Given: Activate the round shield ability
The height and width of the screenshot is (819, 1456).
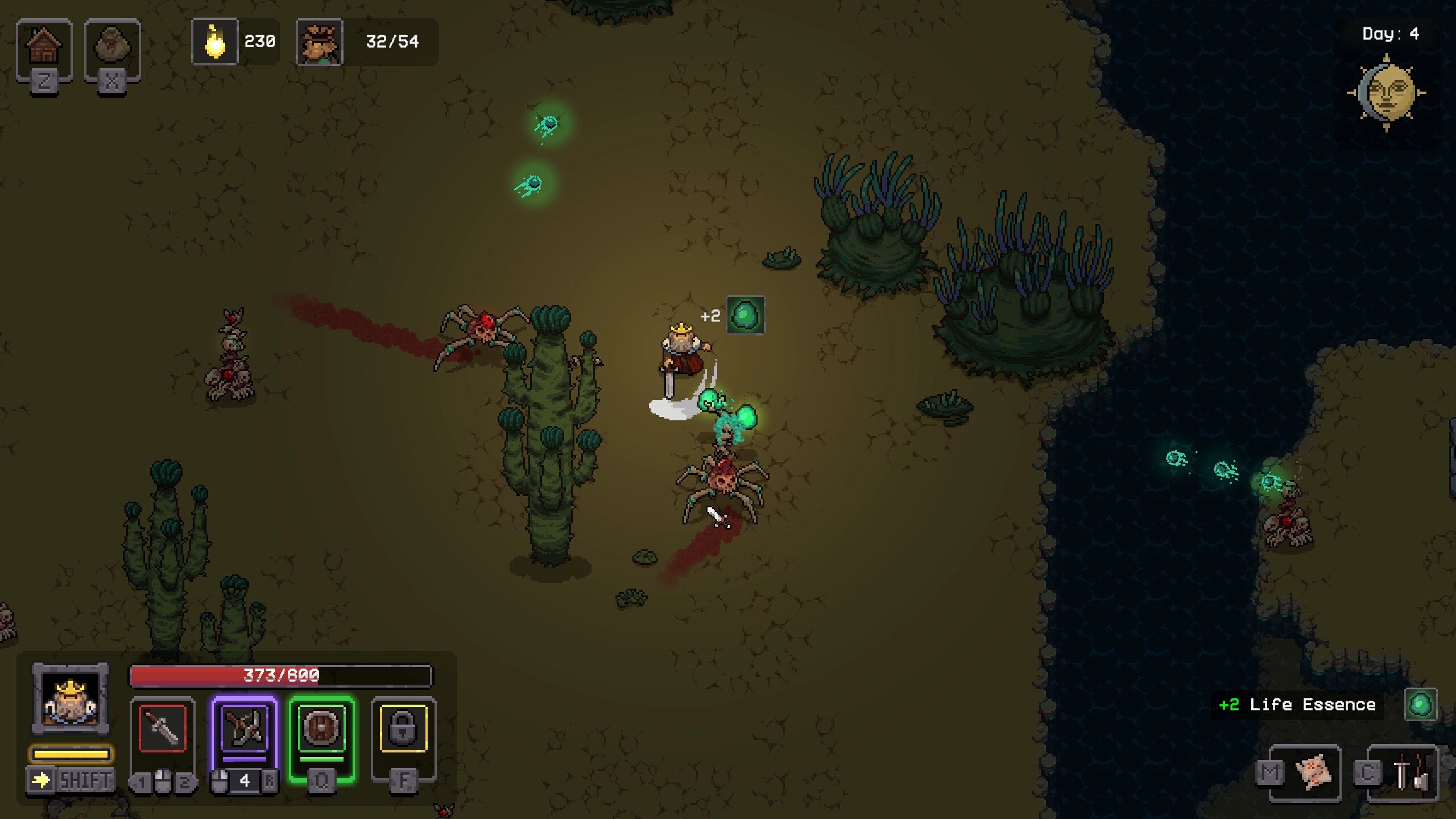Looking at the screenshot, I should [322, 729].
